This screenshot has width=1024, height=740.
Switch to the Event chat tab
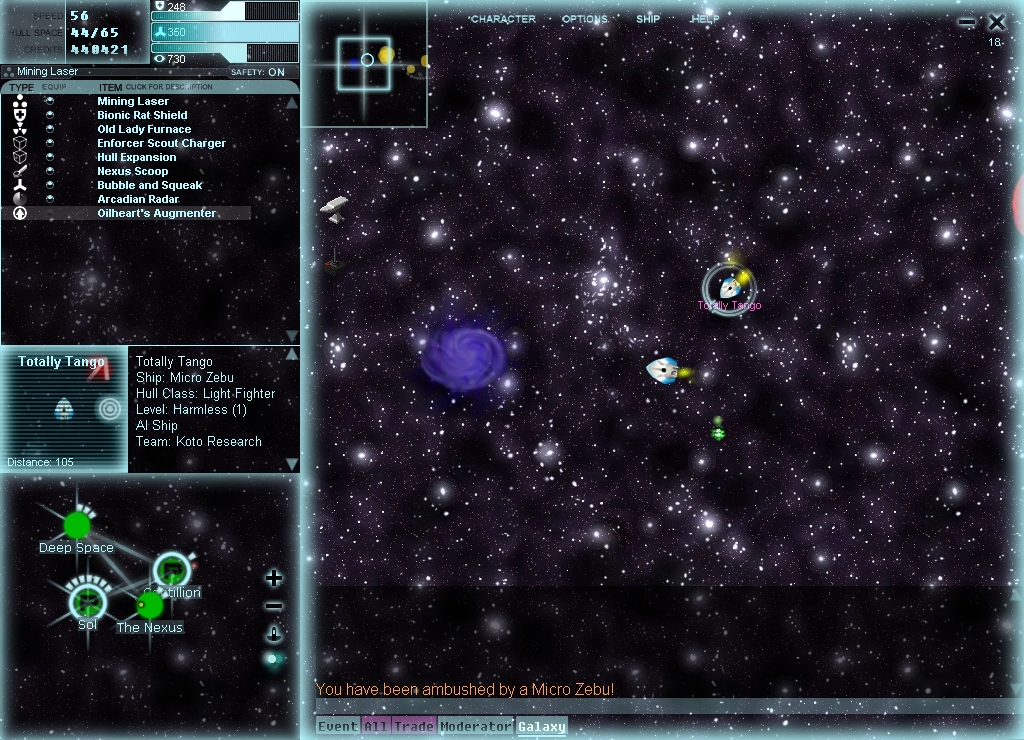click(337, 726)
